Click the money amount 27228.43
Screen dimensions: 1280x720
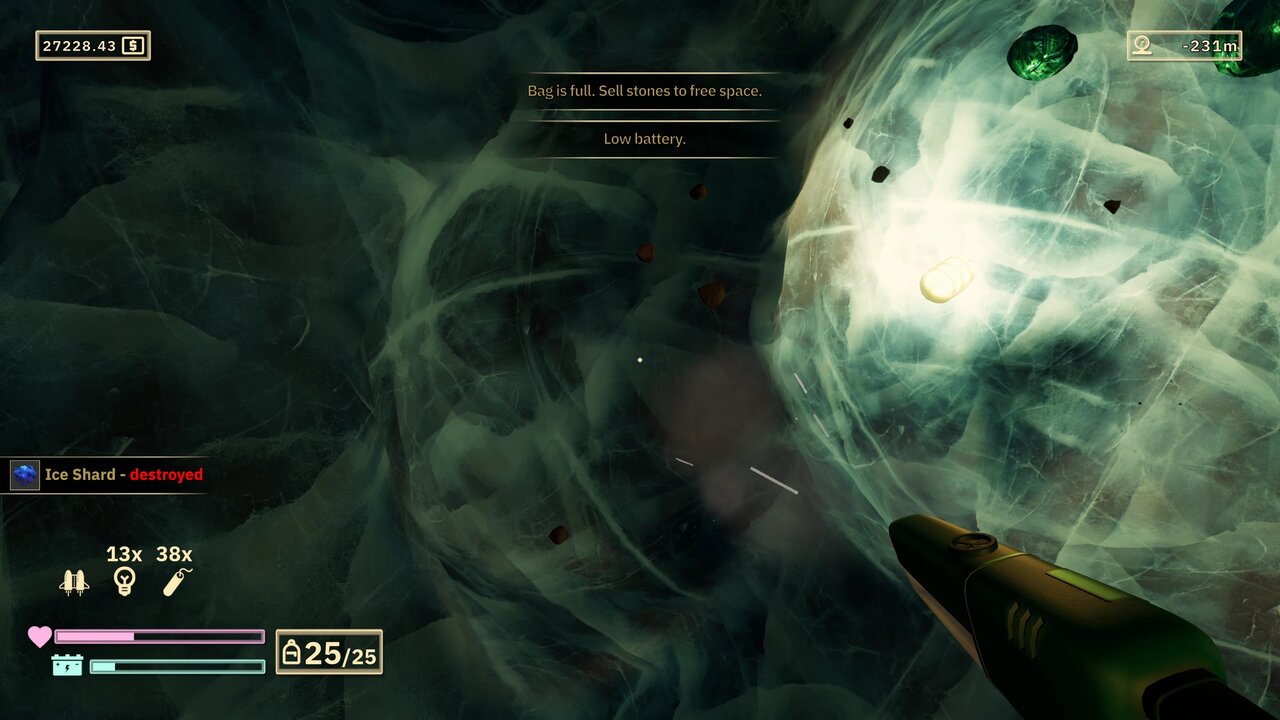tap(78, 44)
